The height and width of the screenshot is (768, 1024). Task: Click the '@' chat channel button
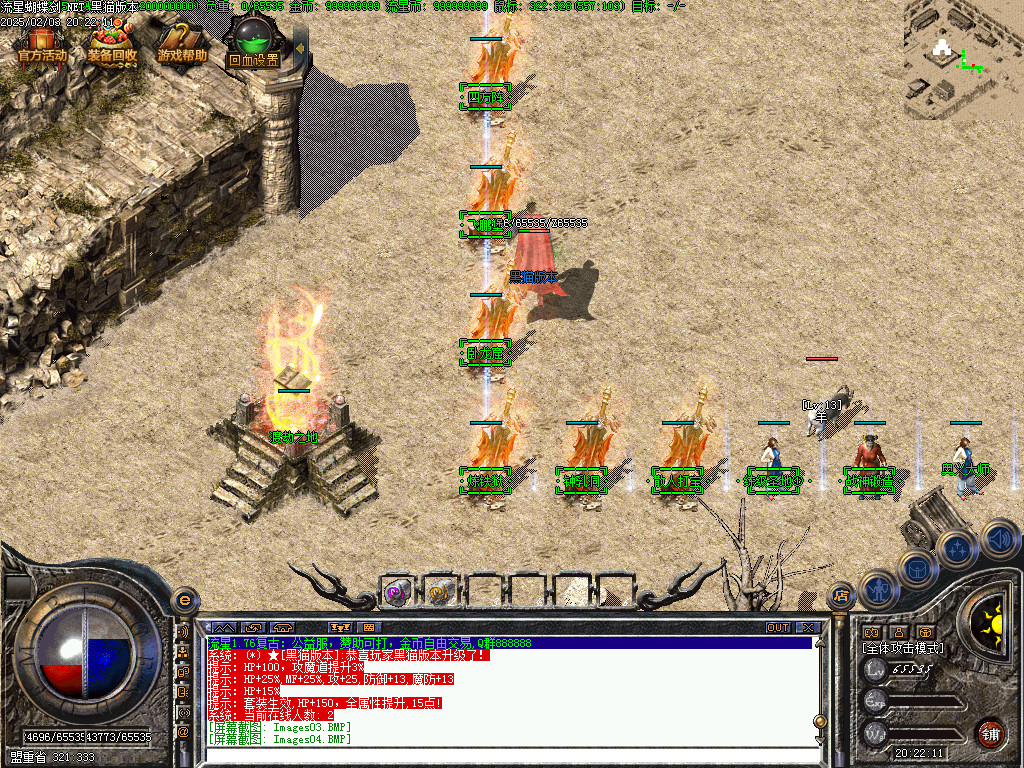tap(184, 732)
